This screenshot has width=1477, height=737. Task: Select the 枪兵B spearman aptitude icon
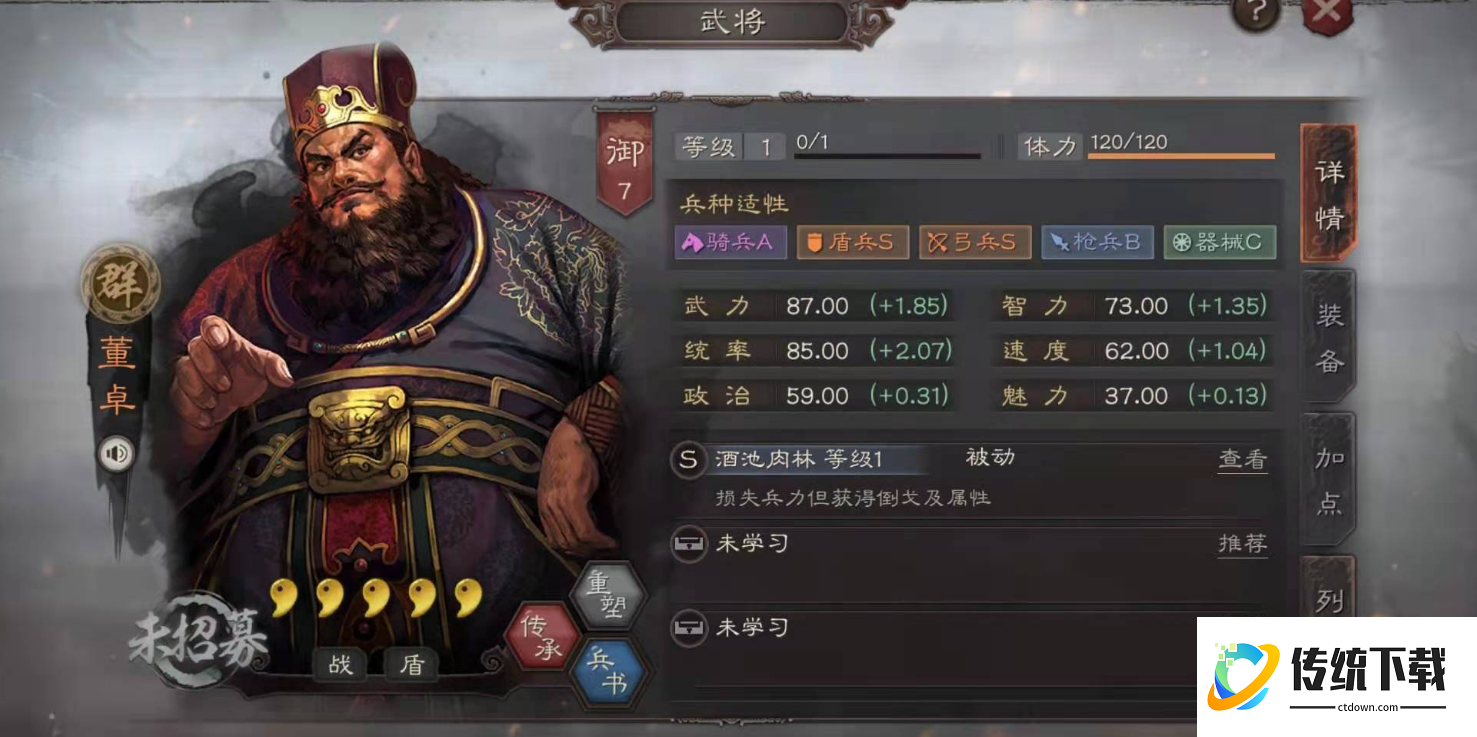(x=1097, y=242)
